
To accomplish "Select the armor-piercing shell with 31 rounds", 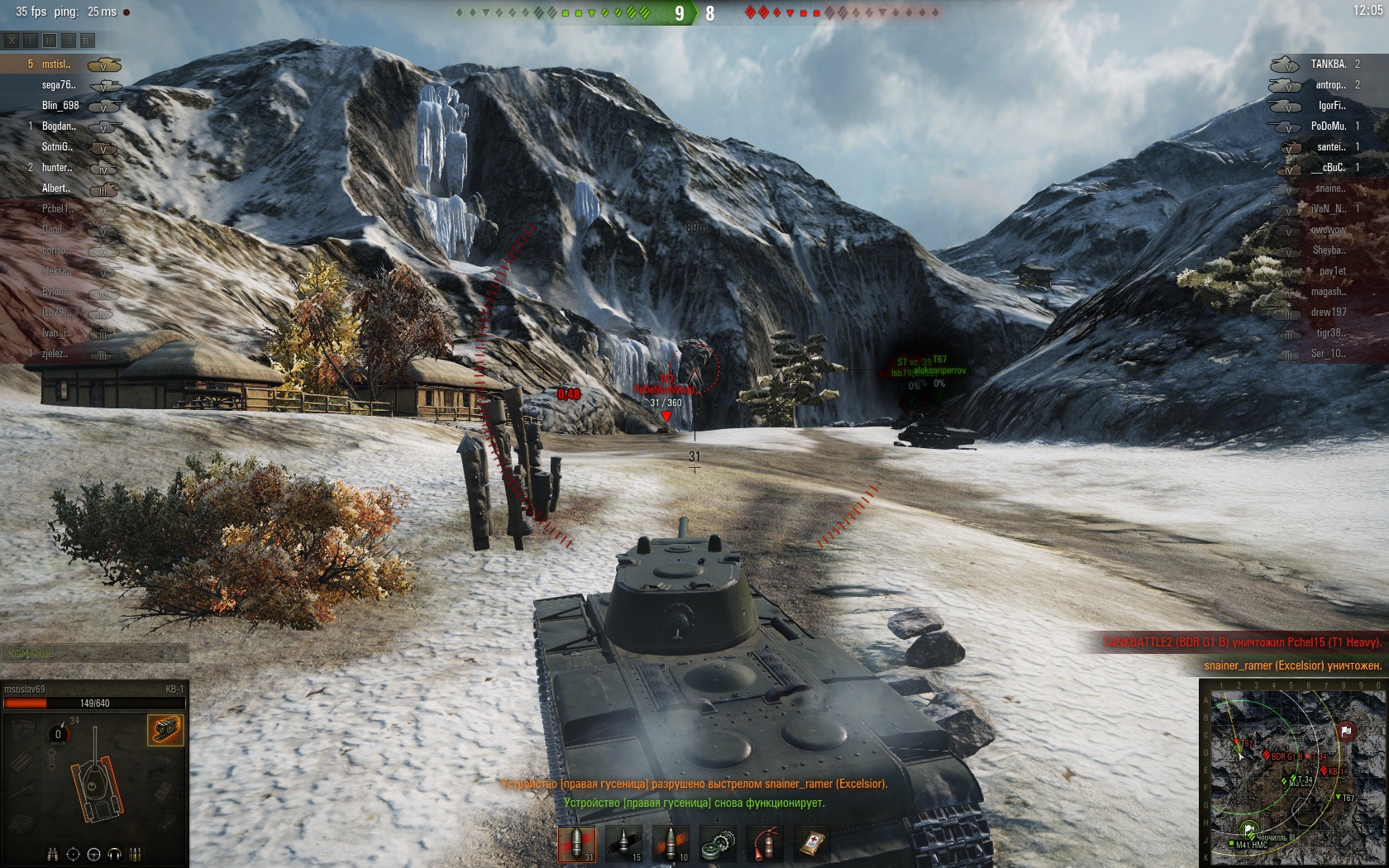I will tap(576, 843).
